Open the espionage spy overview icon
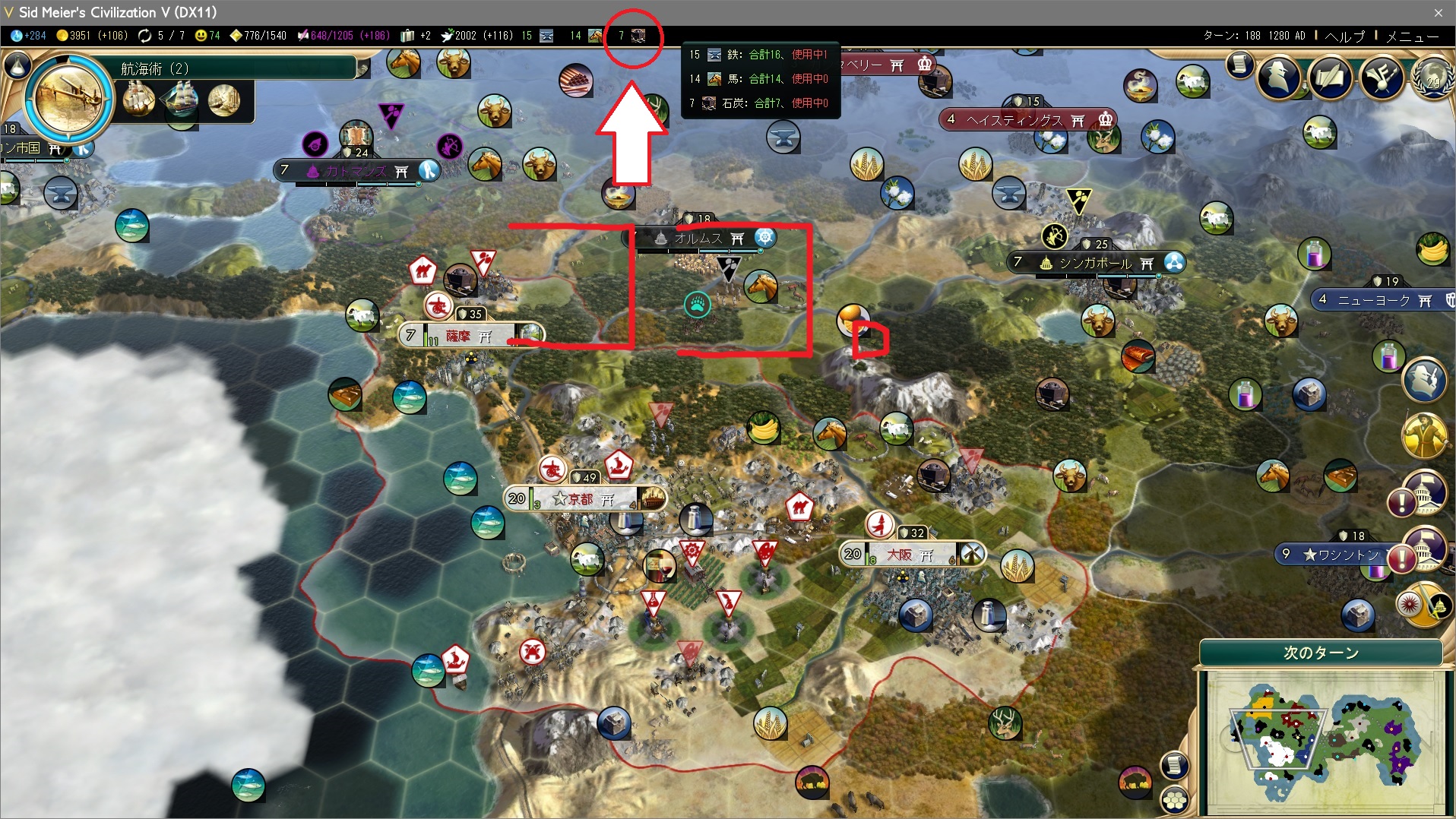This screenshot has height=819, width=1456. pos(1279,76)
